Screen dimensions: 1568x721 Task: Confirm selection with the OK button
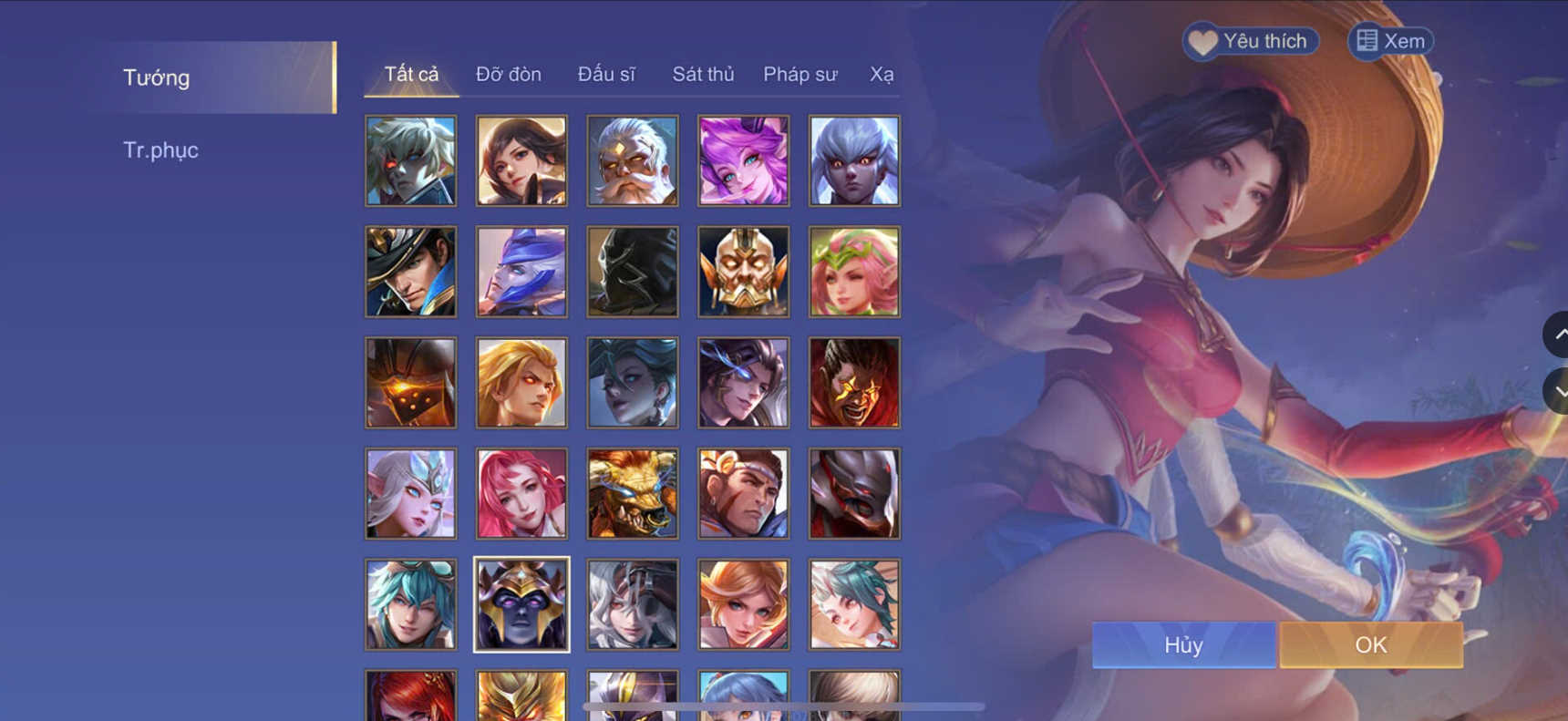[1370, 644]
